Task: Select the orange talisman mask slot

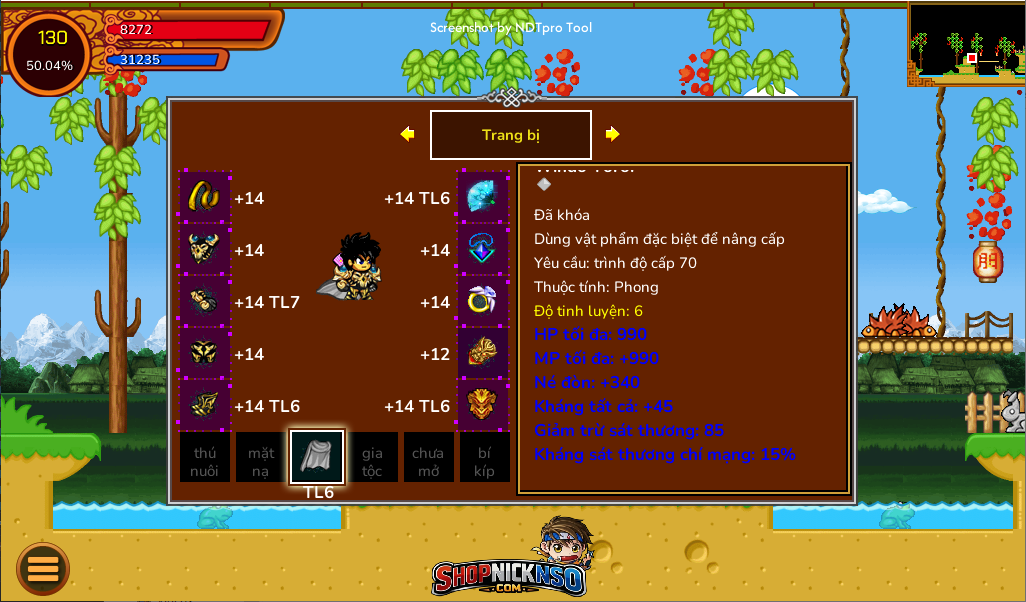Action: coord(483,405)
